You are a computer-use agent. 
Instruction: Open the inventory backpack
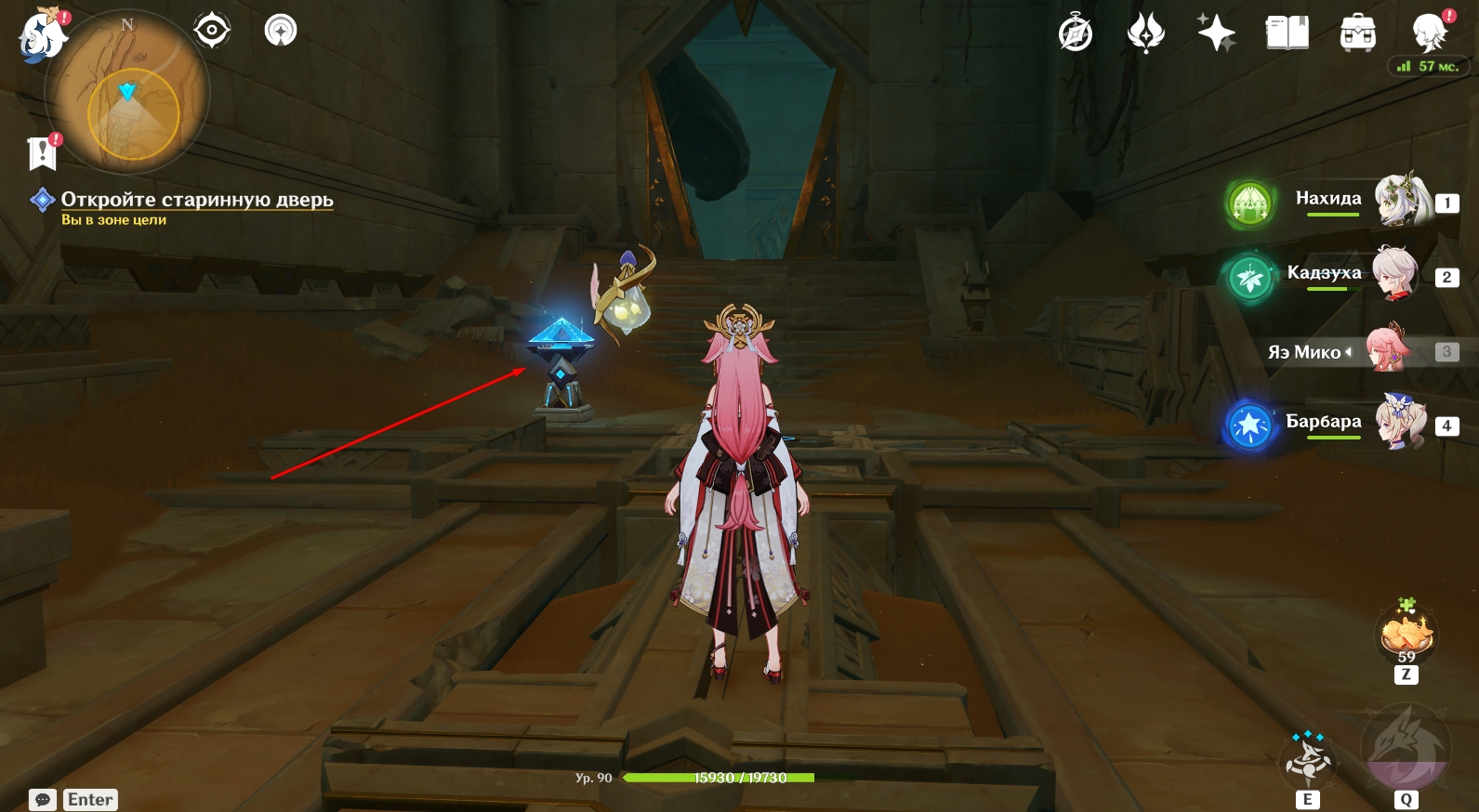click(x=1357, y=33)
